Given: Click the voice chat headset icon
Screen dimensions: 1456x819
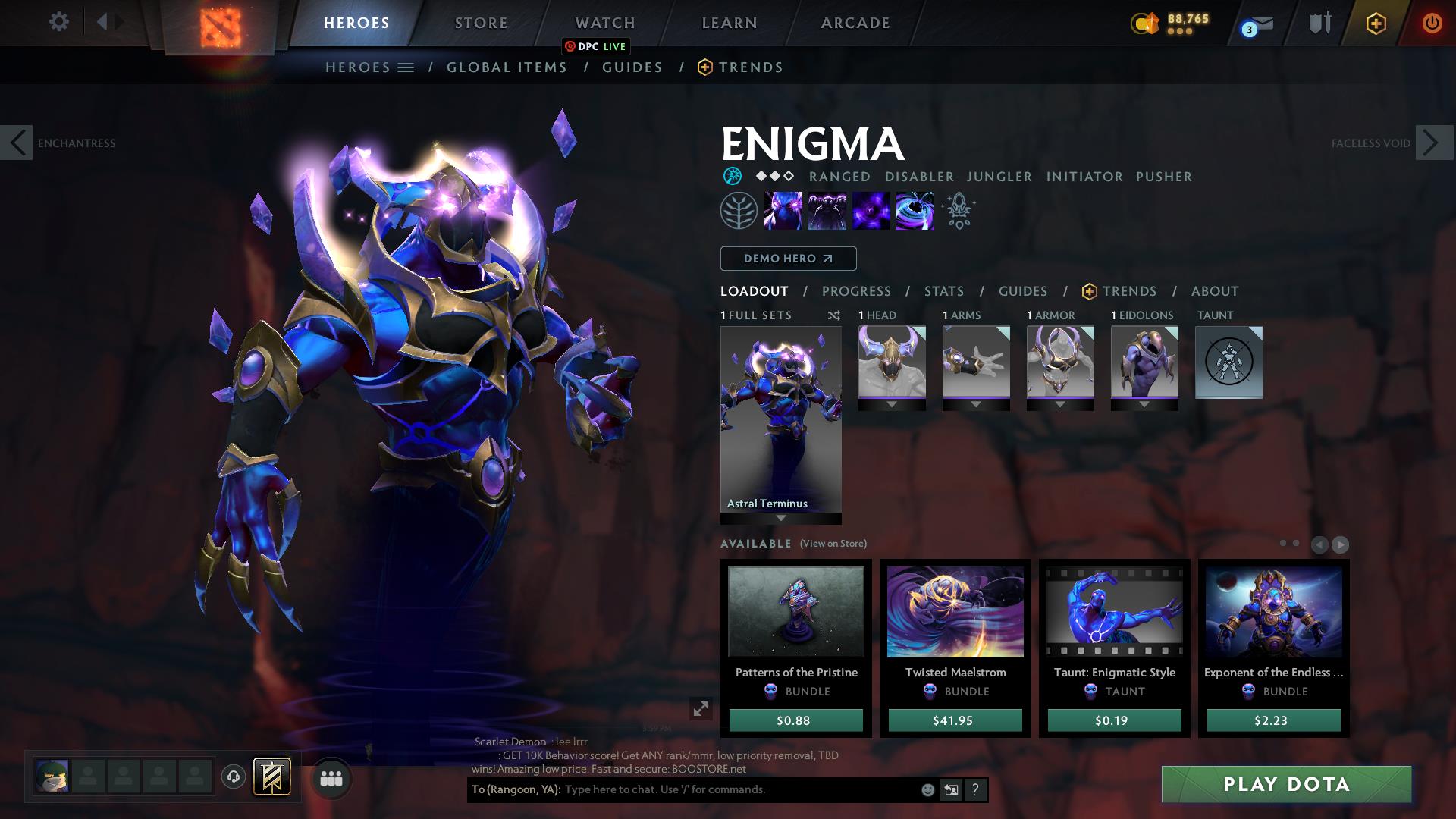Looking at the screenshot, I should click(x=234, y=777).
